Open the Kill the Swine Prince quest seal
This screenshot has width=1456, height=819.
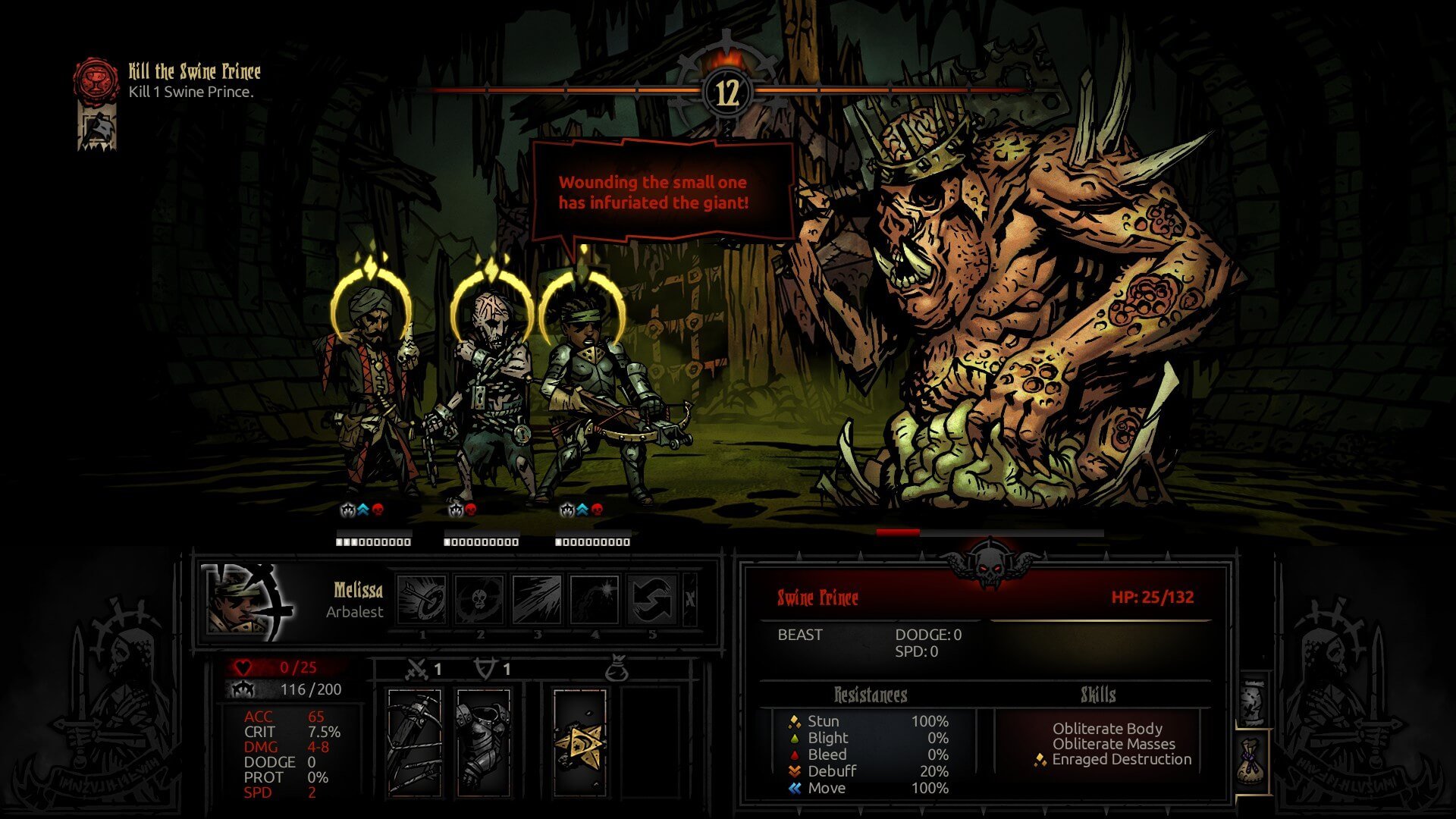tap(96, 80)
